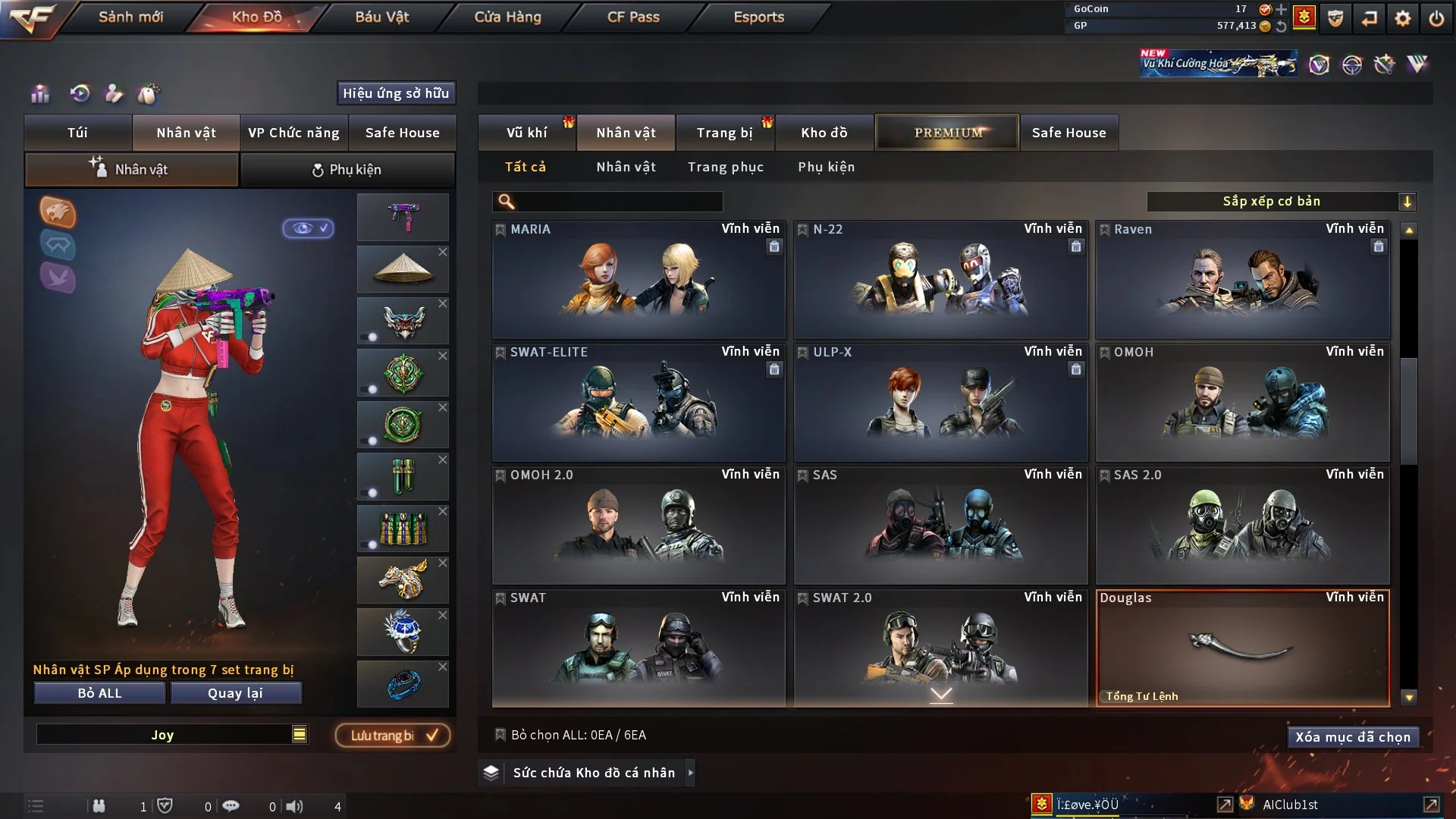Mute the speaker icon in bottom bar
1456x819 pixels.
296,807
